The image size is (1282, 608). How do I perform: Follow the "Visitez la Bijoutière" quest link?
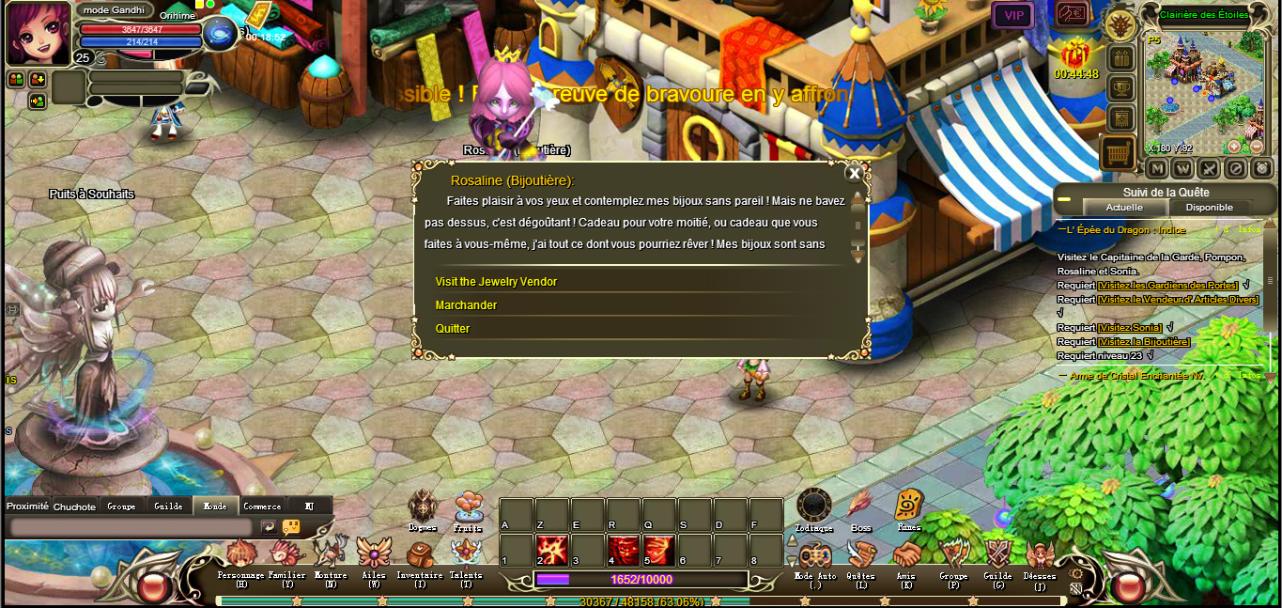[1144, 342]
